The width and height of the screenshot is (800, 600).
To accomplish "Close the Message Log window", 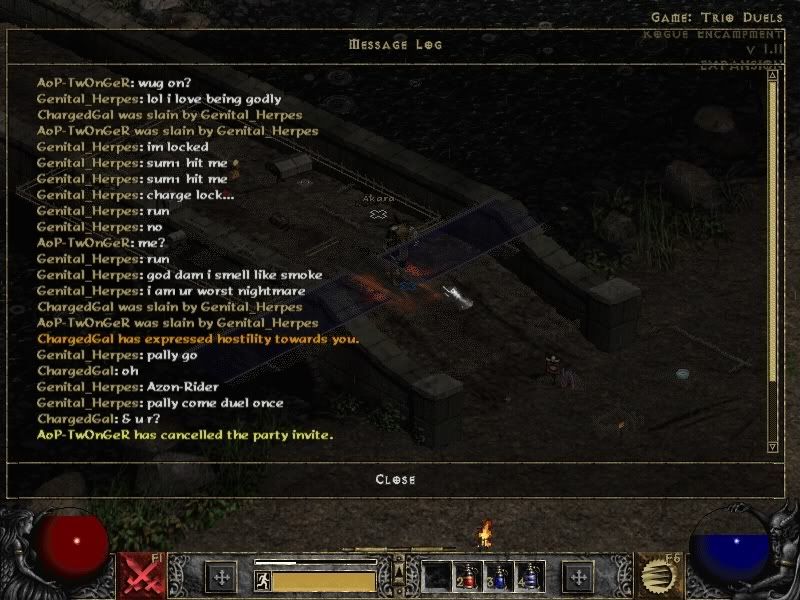I will [395, 479].
